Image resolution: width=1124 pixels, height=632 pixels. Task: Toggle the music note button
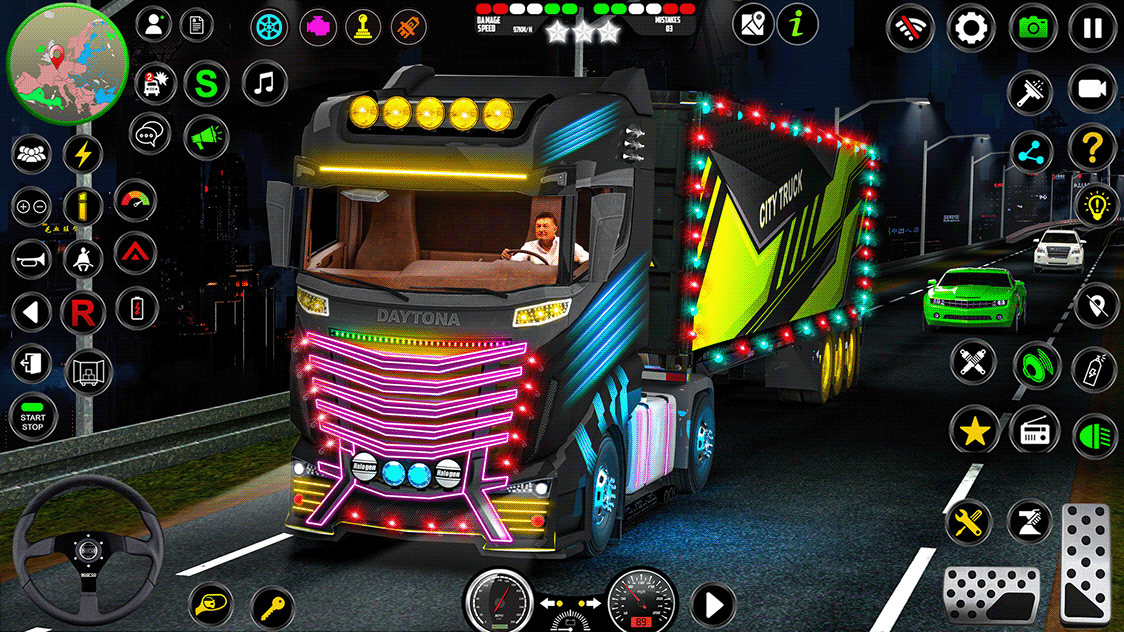(265, 83)
